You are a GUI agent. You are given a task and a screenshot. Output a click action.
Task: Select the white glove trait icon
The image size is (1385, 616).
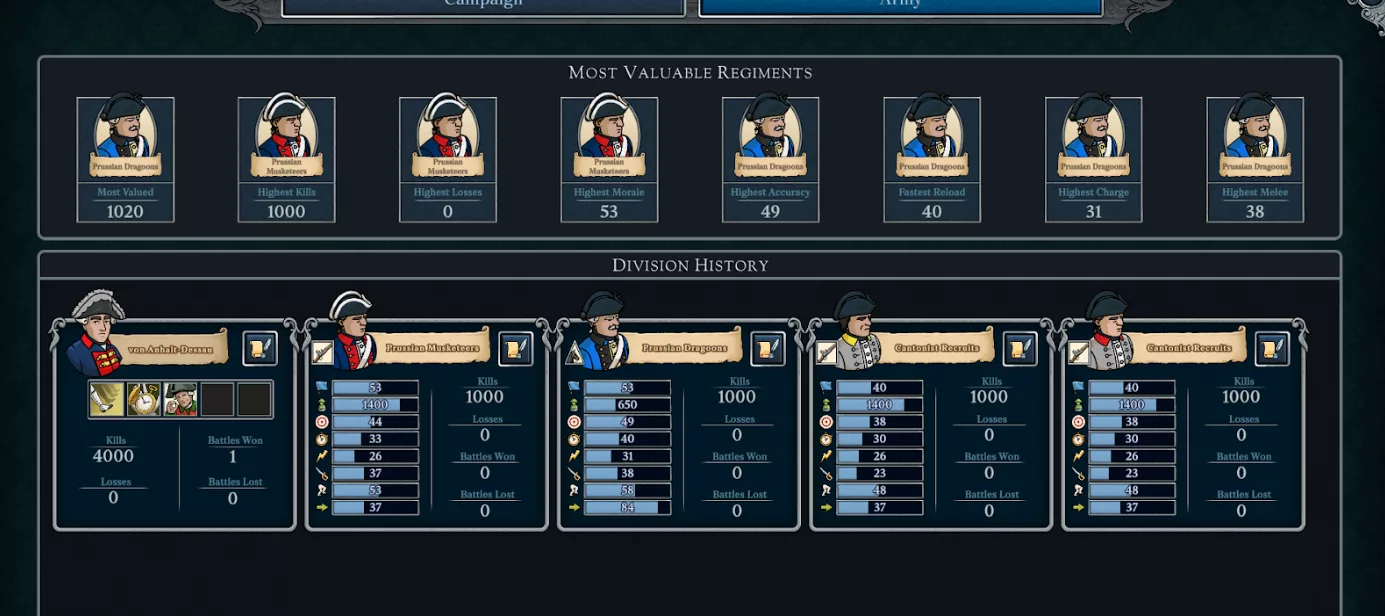coord(107,400)
